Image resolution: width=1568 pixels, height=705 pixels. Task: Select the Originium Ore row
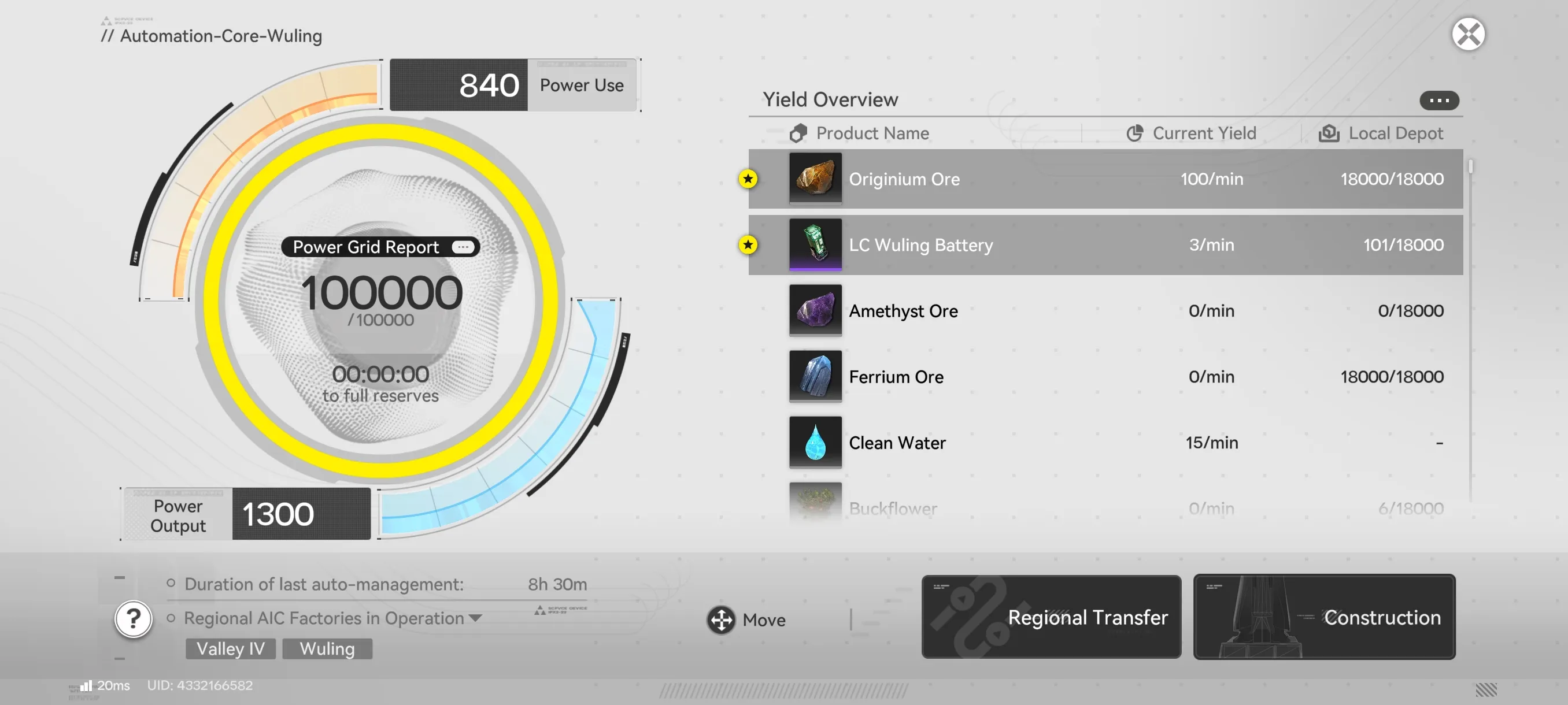point(1105,180)
